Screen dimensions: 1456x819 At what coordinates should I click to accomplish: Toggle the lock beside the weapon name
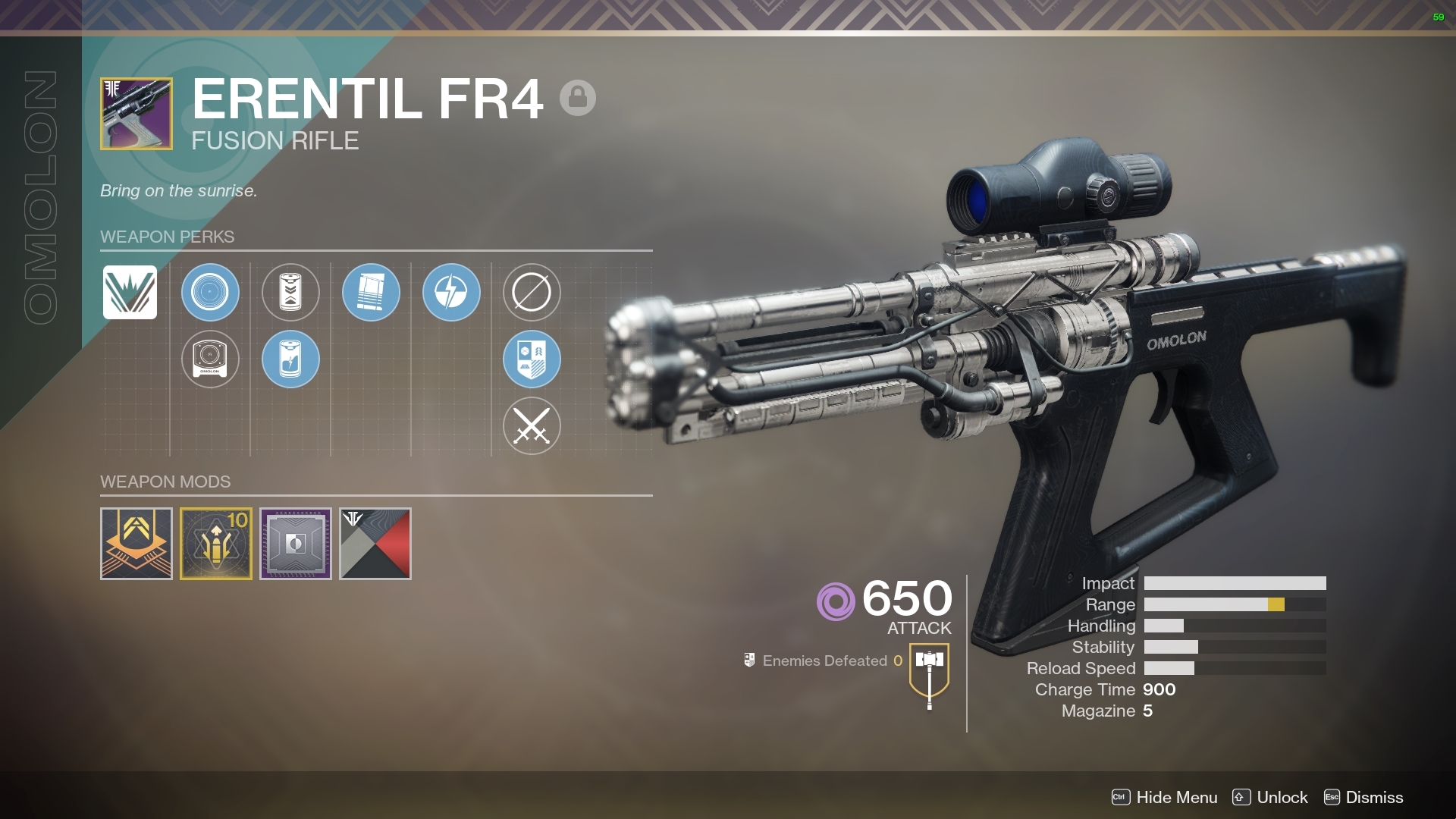(x=579, y=97)
